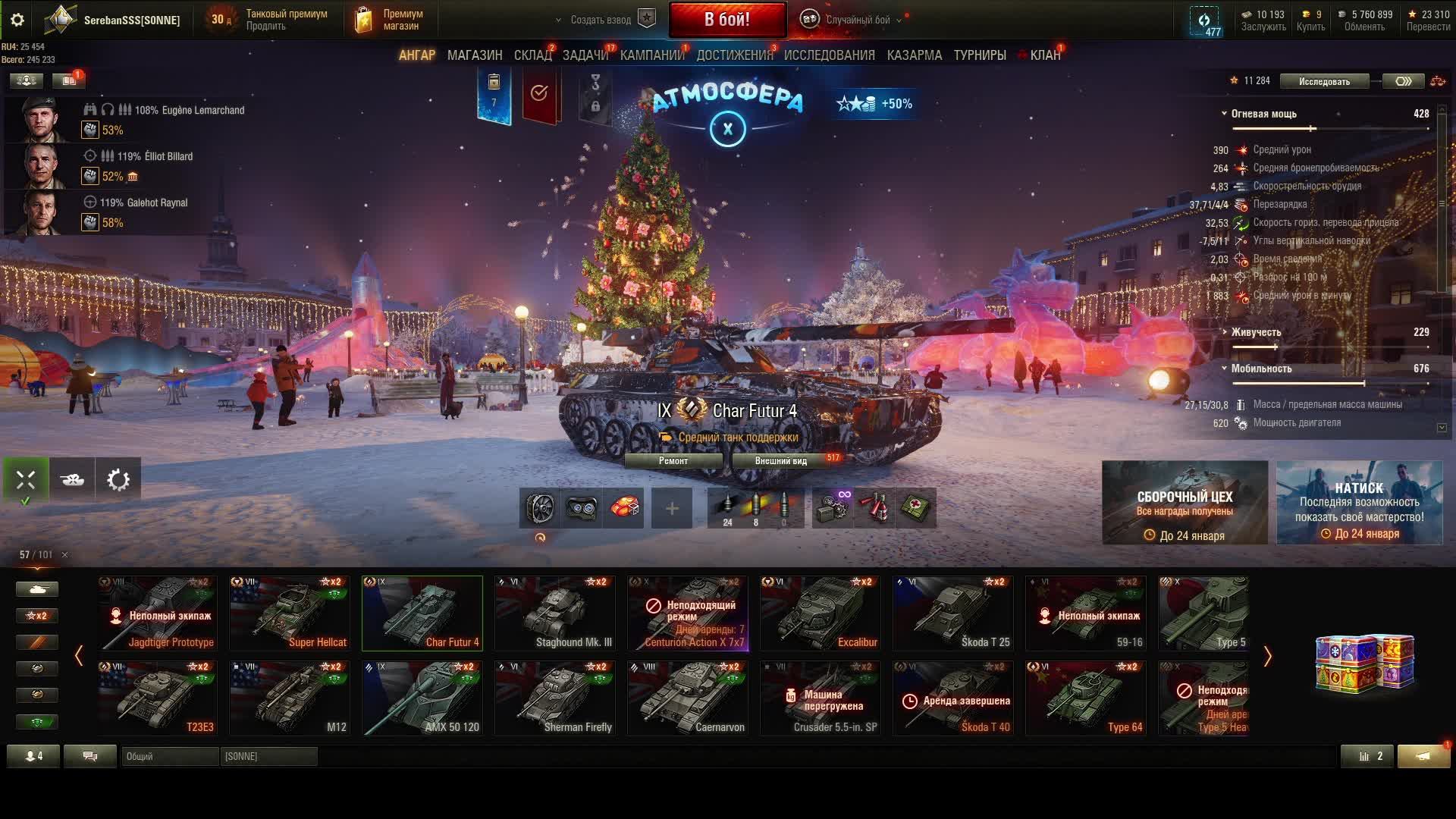
Task: Select the Škoda T 25 tank card
Action: tap(953, 613)
